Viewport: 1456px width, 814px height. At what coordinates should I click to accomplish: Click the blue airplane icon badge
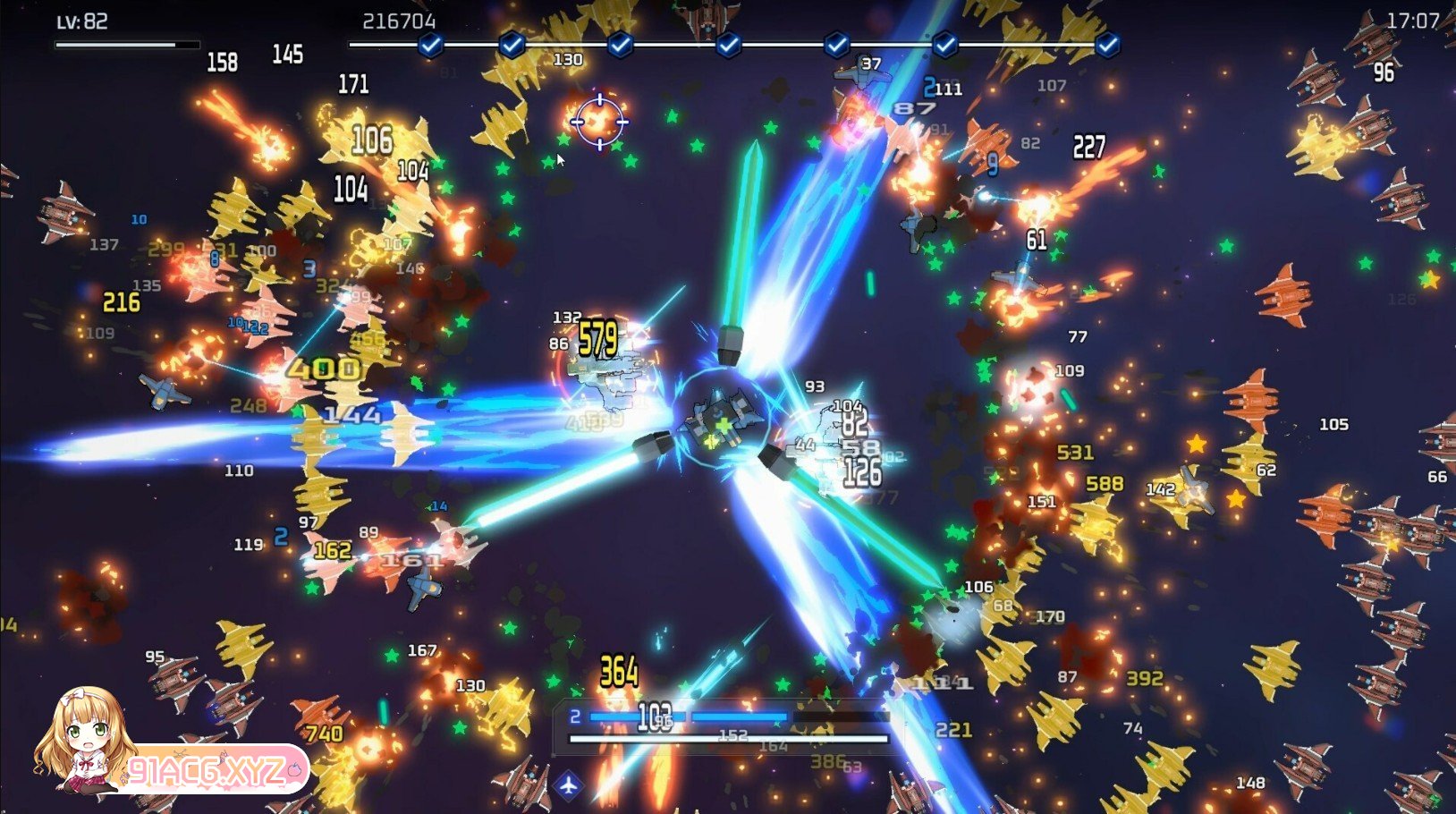pos(569,786)
